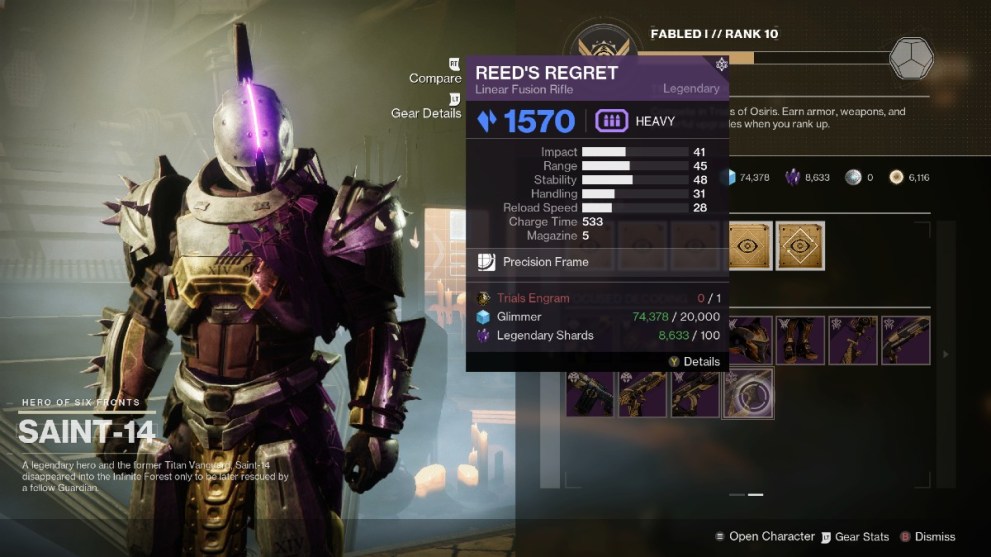The image size is (991, 557).
Task: Choose the Trials helmet armor item
Action: tap(748, 340)
